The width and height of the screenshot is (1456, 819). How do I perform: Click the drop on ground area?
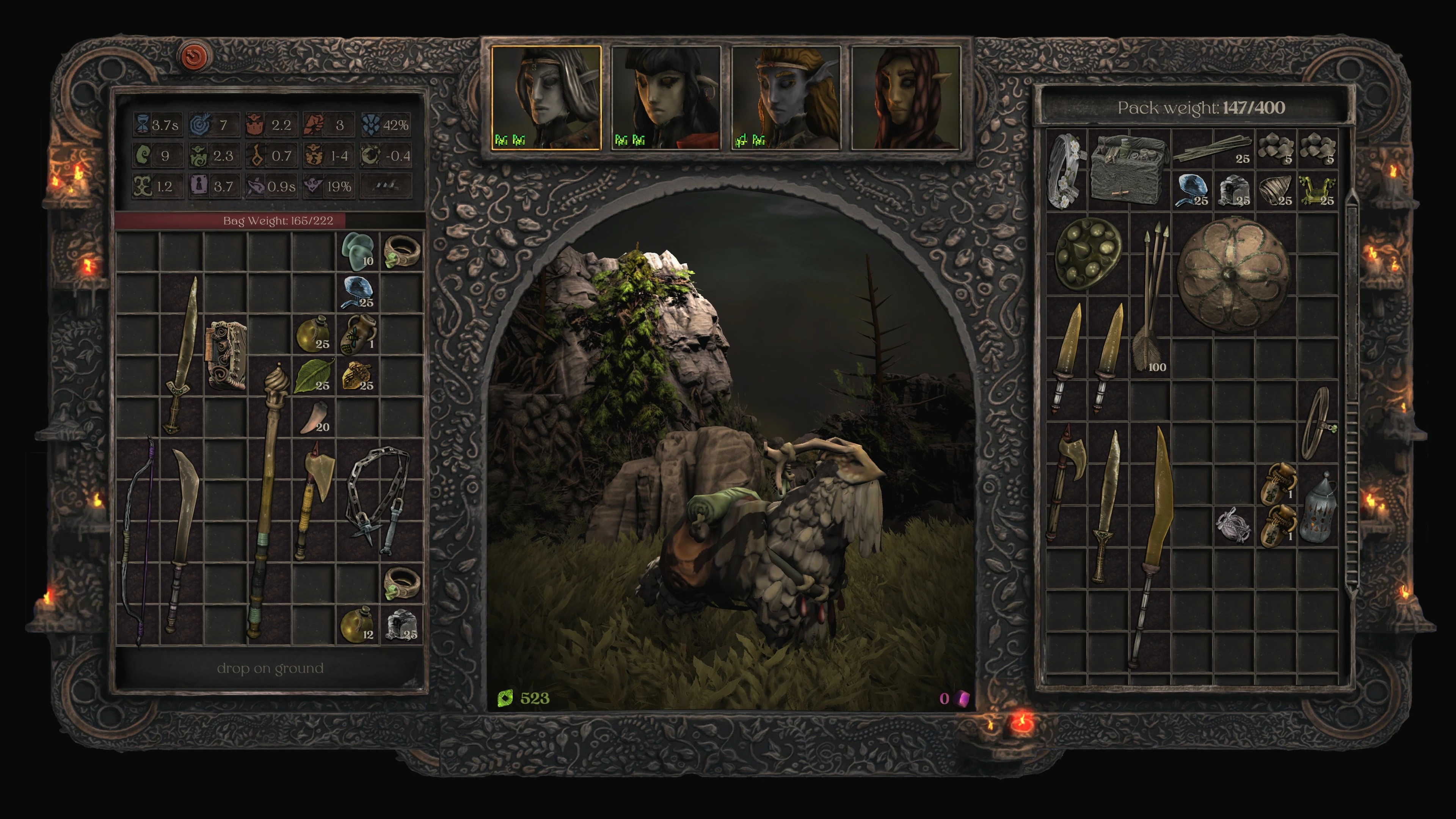(270, 668)
